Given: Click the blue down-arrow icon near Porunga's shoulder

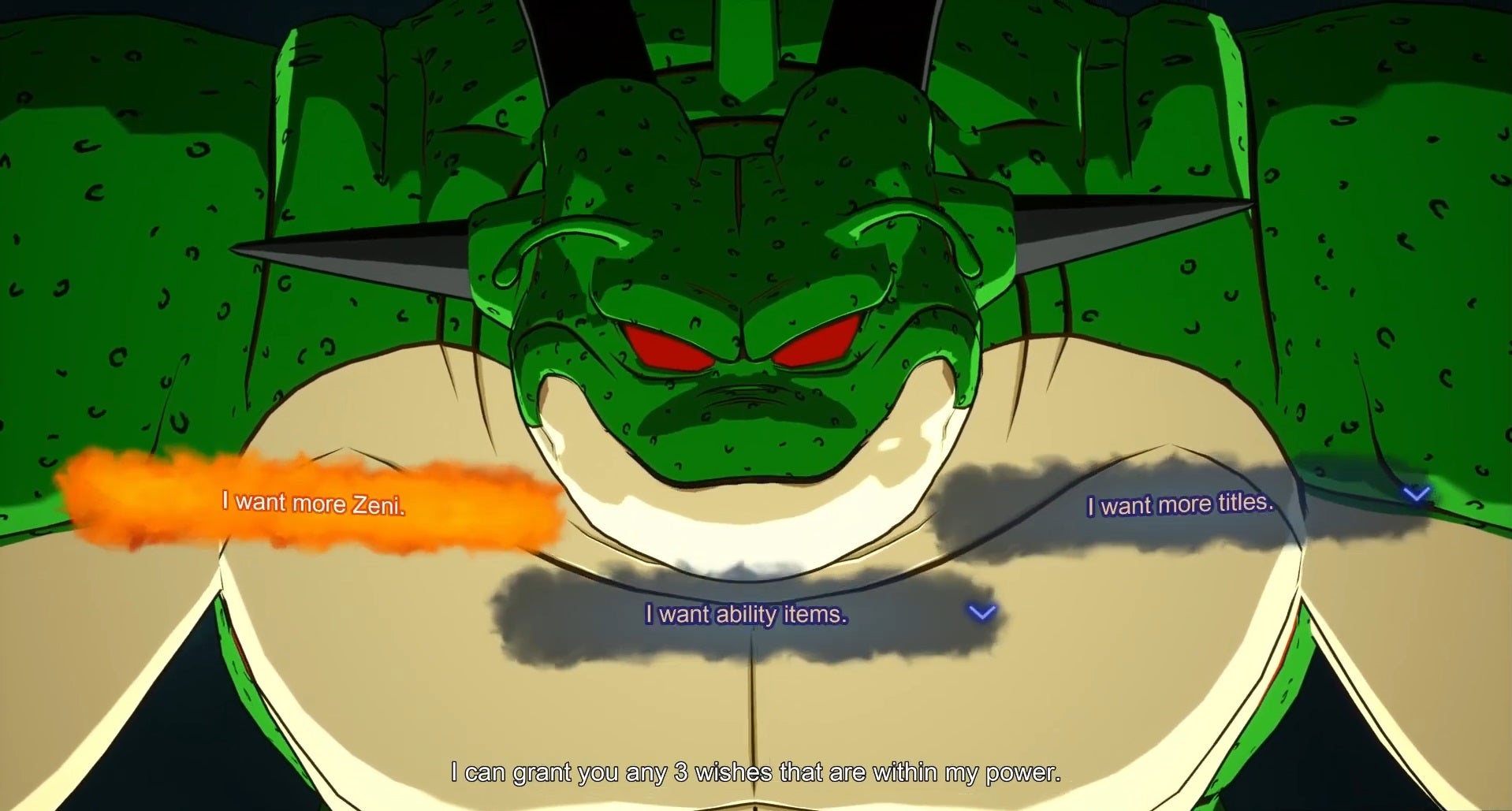Looking at the screenshot, I should (x=1417, y=494).
